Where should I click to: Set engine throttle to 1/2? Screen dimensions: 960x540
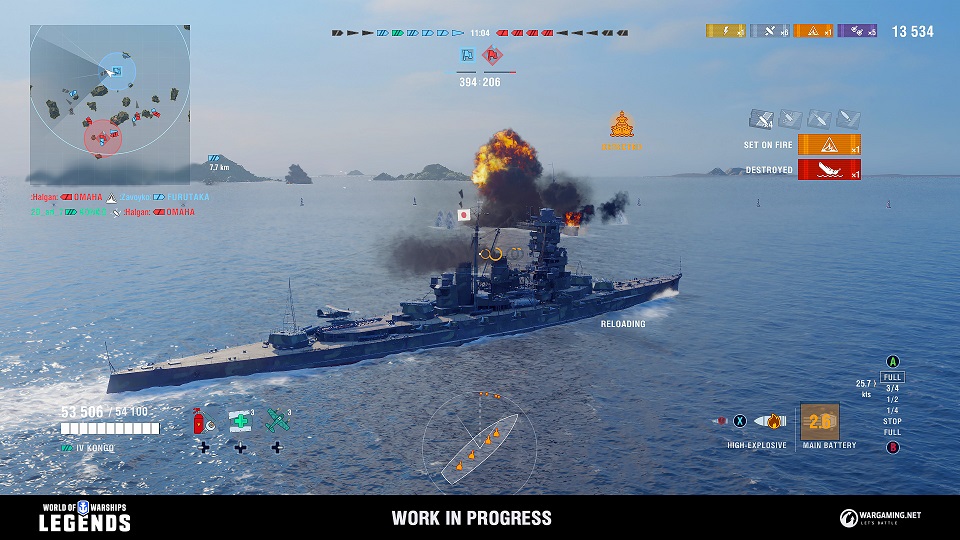click(x=892, y=398)
